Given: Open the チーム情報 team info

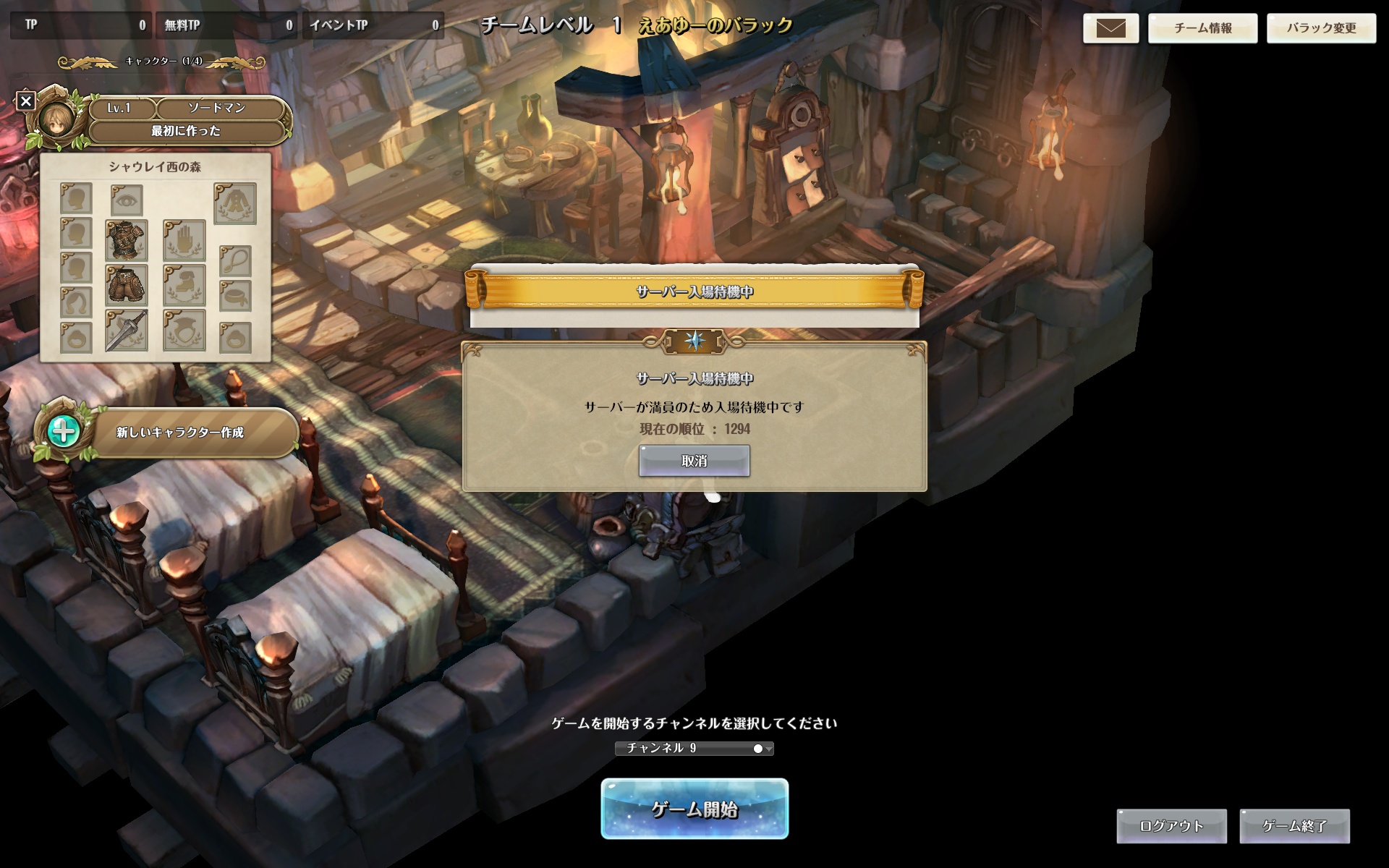Looking at the screenshot, I should click(x=1202, y=28).
